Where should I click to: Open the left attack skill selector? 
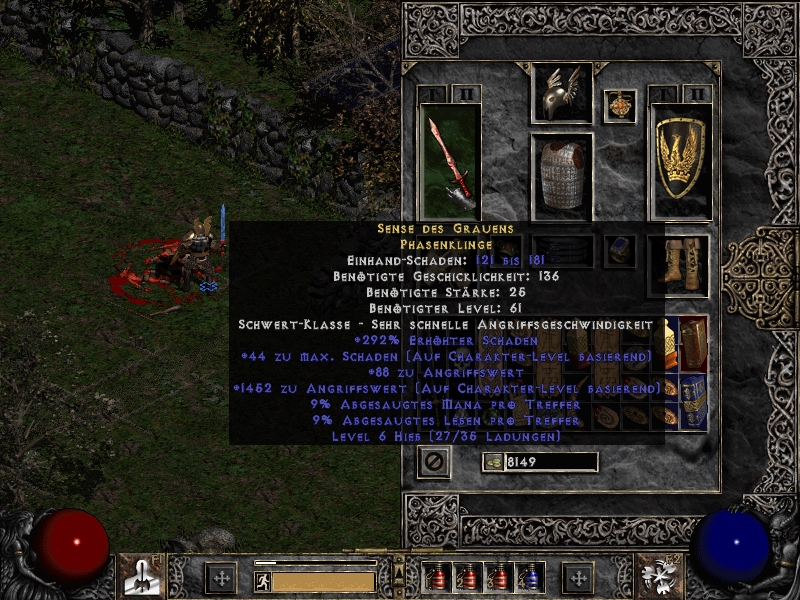pyautogui.click(x=141, y=577)
